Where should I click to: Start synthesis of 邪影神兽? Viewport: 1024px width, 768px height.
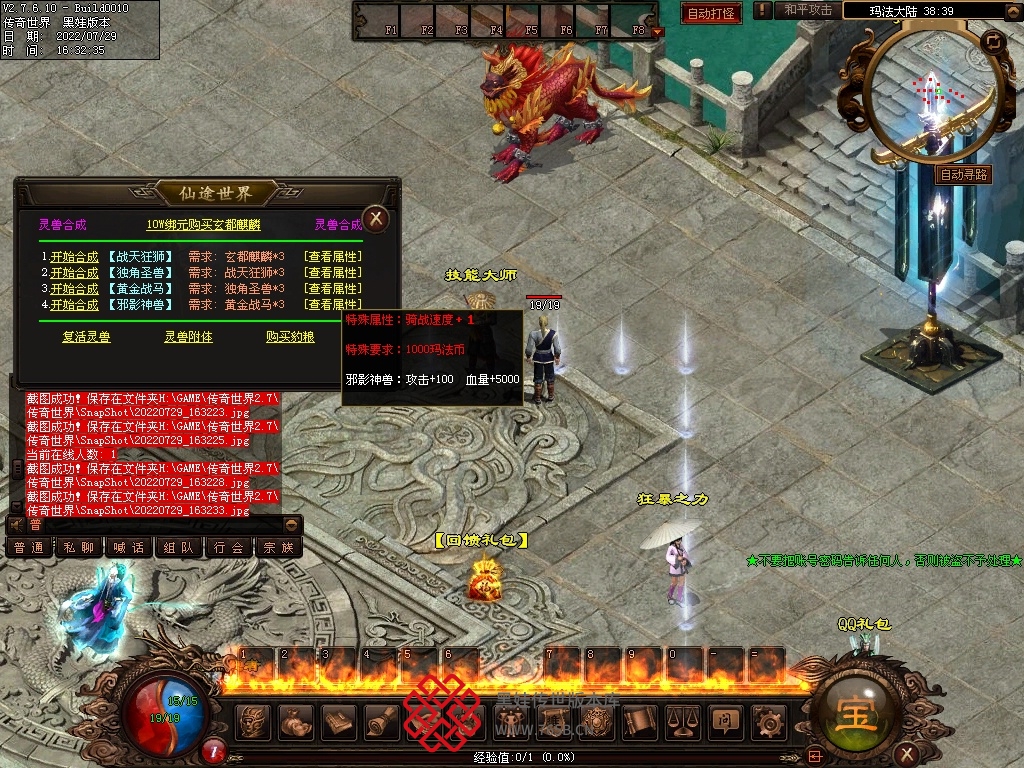(x=74, y=305)
